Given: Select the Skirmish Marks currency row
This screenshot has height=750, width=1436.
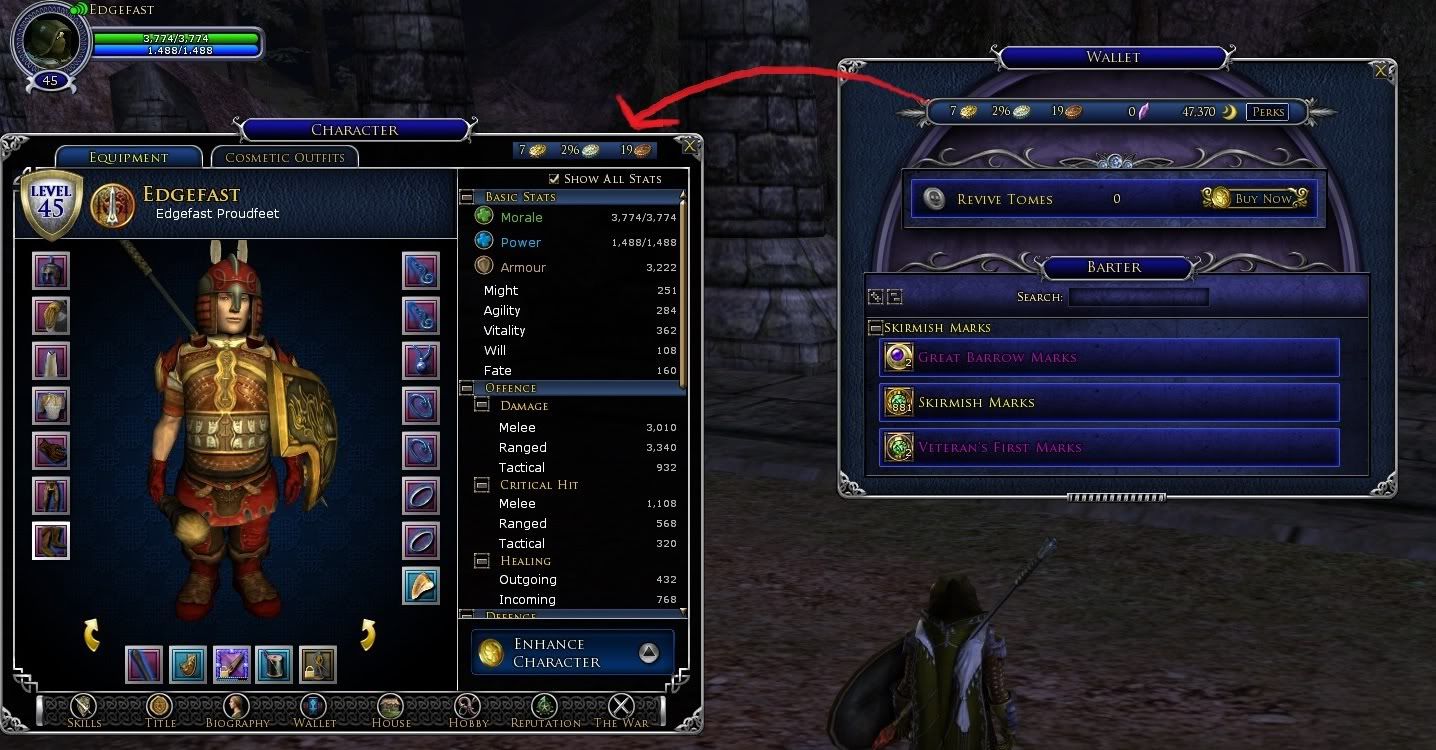Looking at the screenshot, I should point(1109,402).
